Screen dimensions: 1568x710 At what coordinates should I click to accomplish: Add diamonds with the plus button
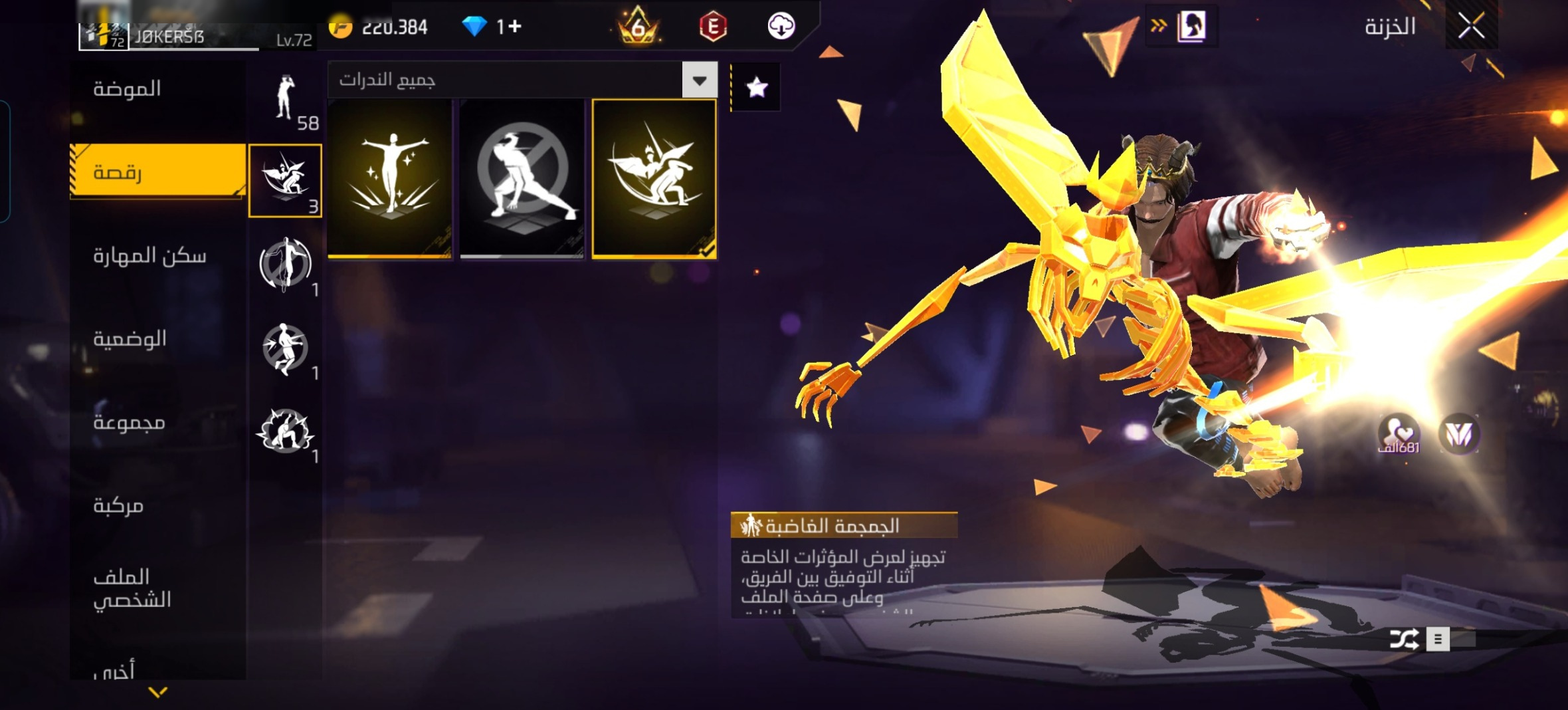tap(515, 27)
